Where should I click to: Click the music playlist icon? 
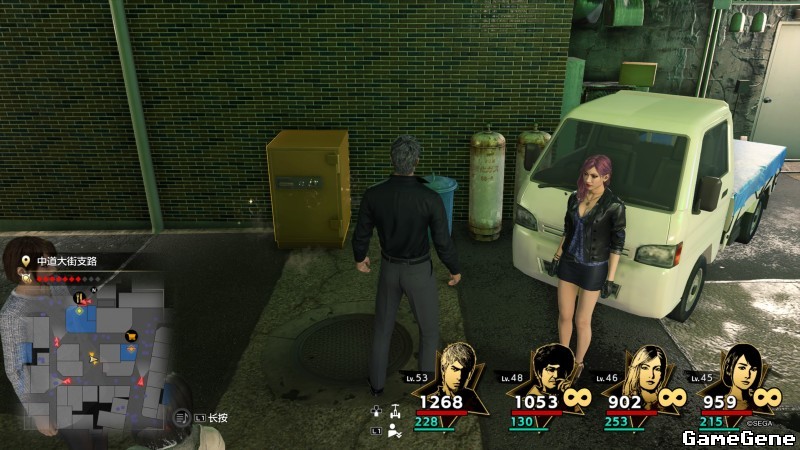point(181,416)
